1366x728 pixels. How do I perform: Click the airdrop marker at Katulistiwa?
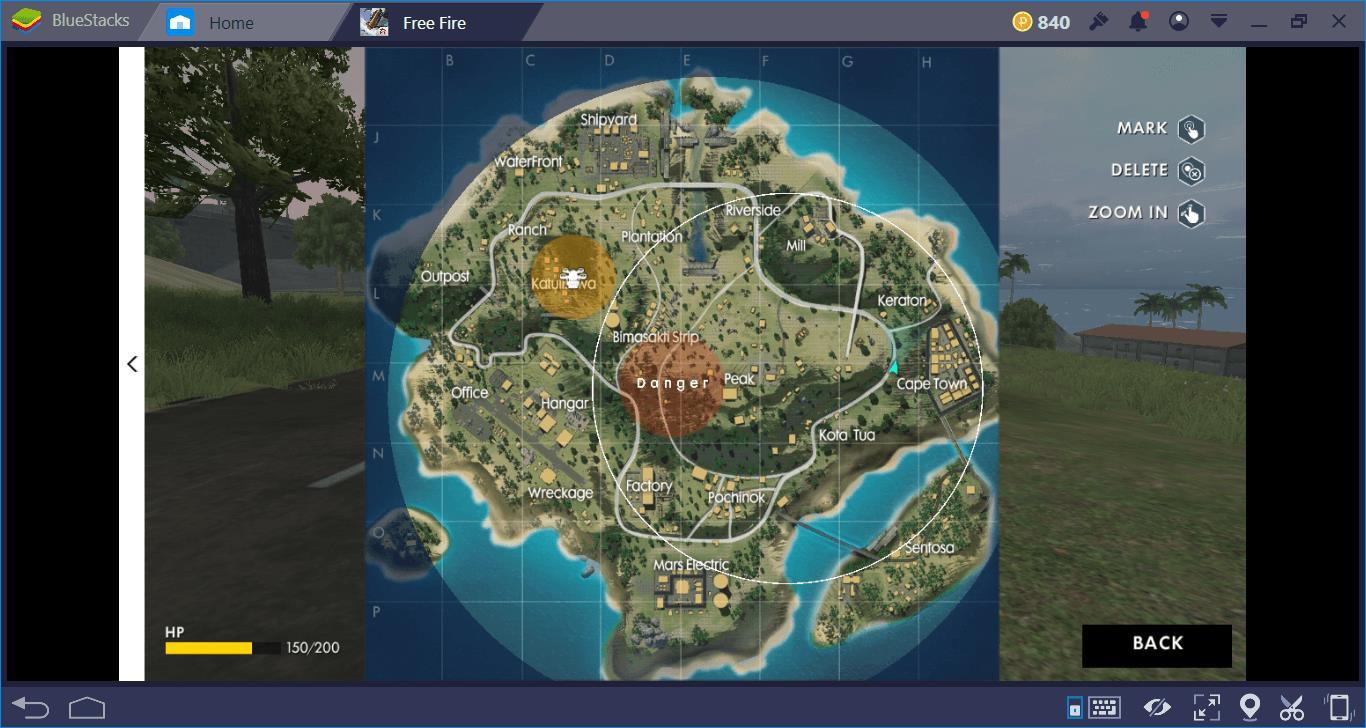(x=572, y=278)
